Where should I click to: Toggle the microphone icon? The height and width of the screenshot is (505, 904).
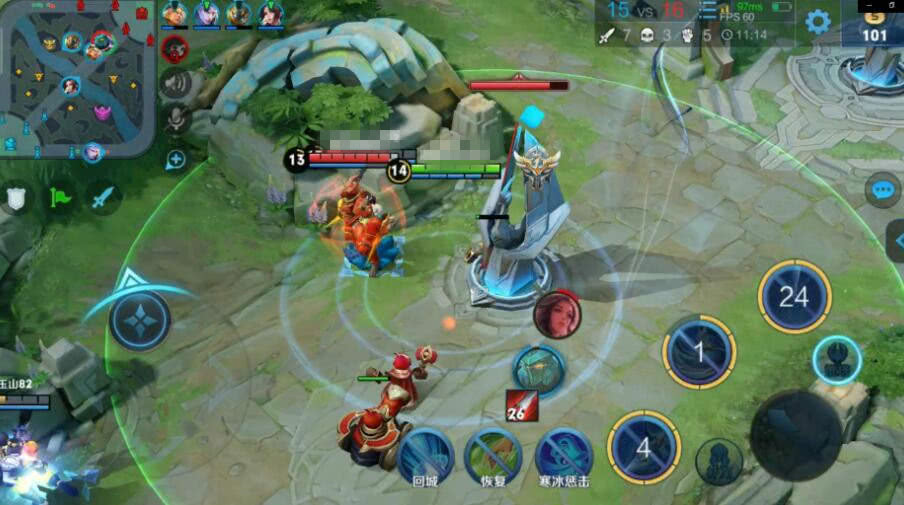[x=175, y=118]
